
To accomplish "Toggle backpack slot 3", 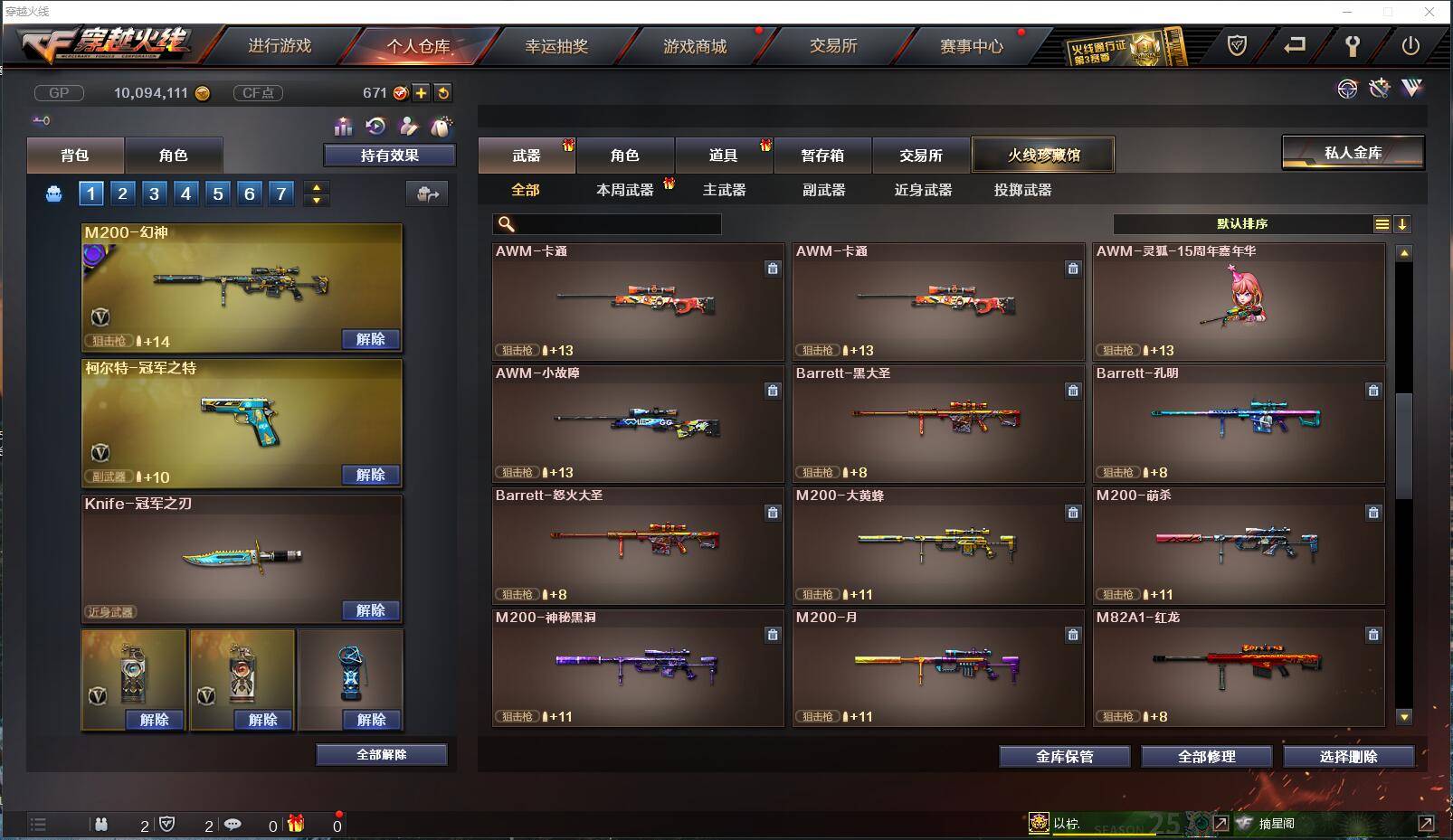I will [x=153, y=193].
